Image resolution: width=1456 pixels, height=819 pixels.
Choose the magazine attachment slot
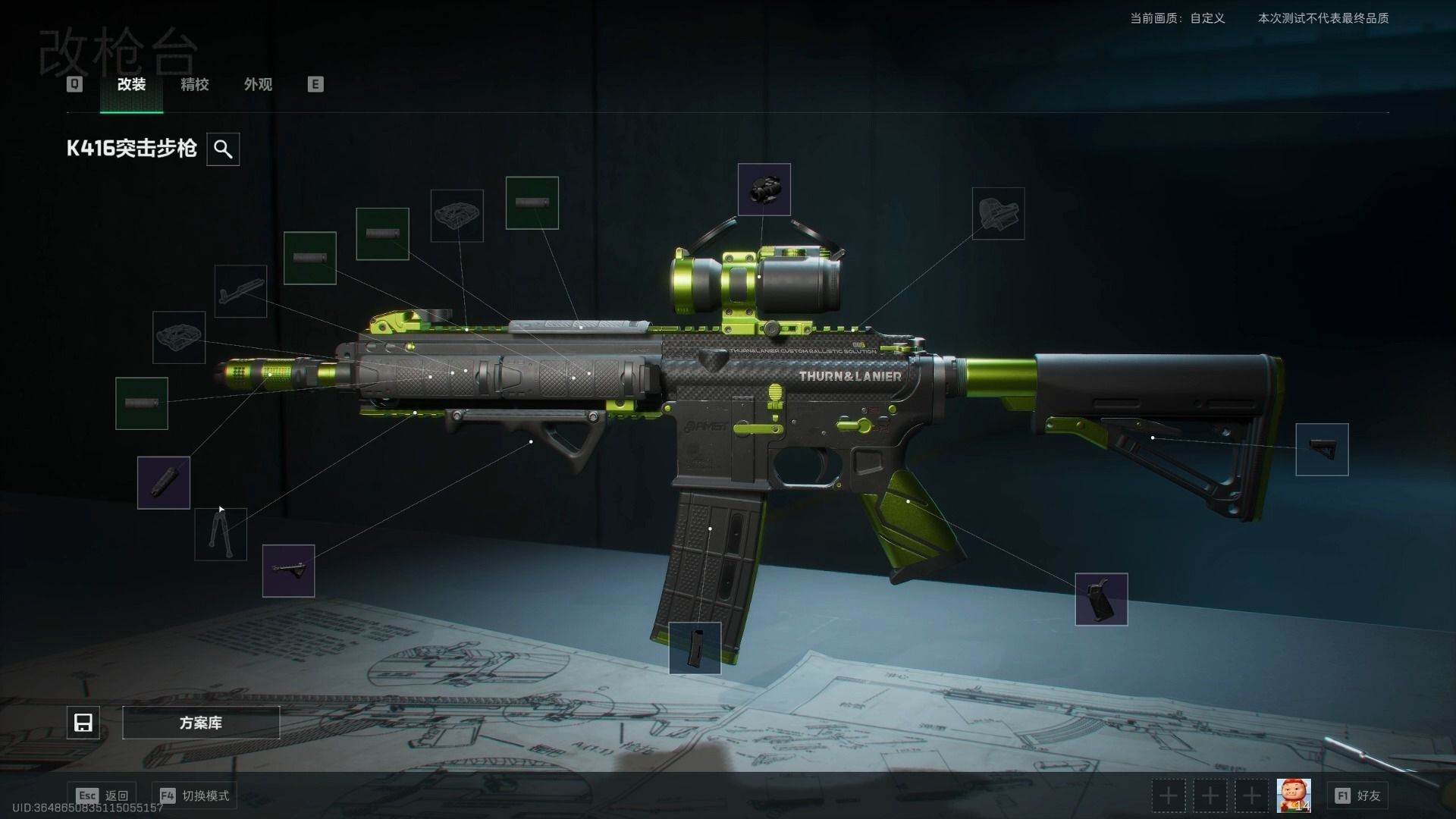695,648
